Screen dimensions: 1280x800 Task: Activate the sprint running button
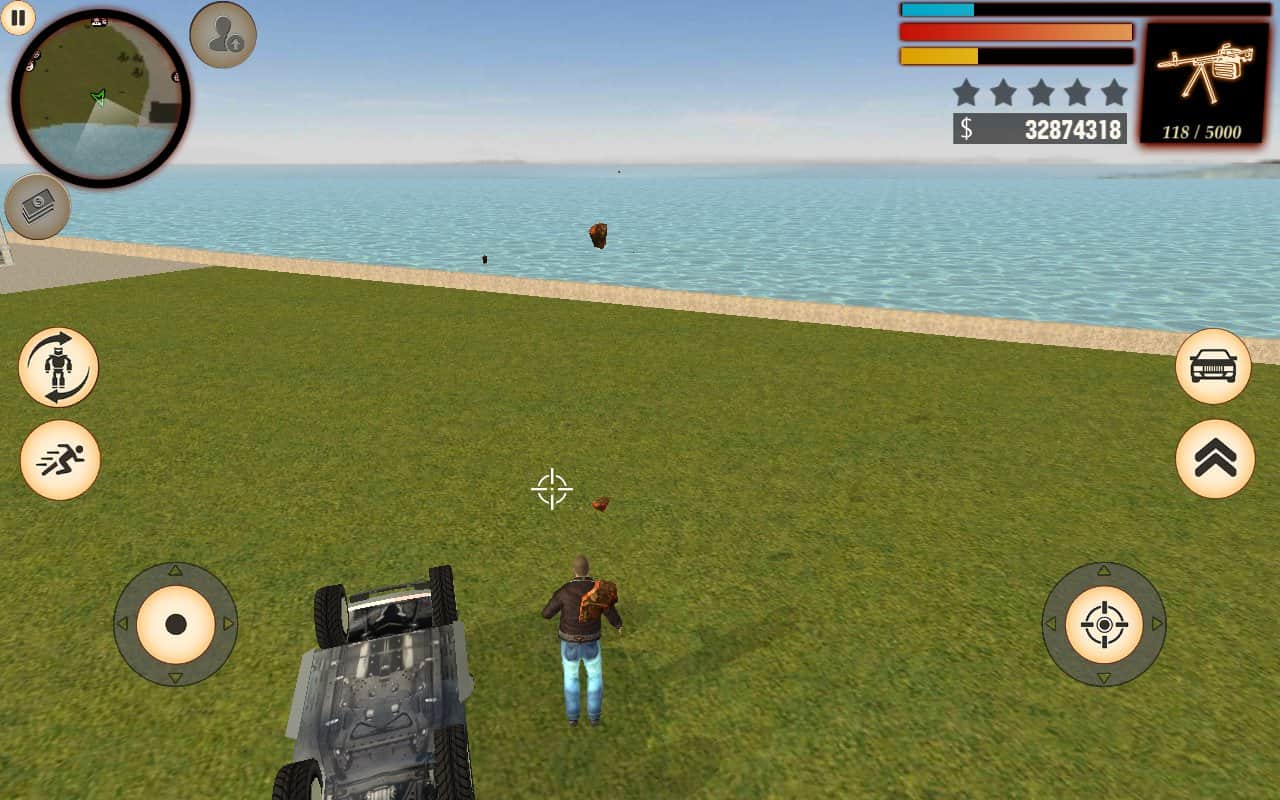coord(60,460)
